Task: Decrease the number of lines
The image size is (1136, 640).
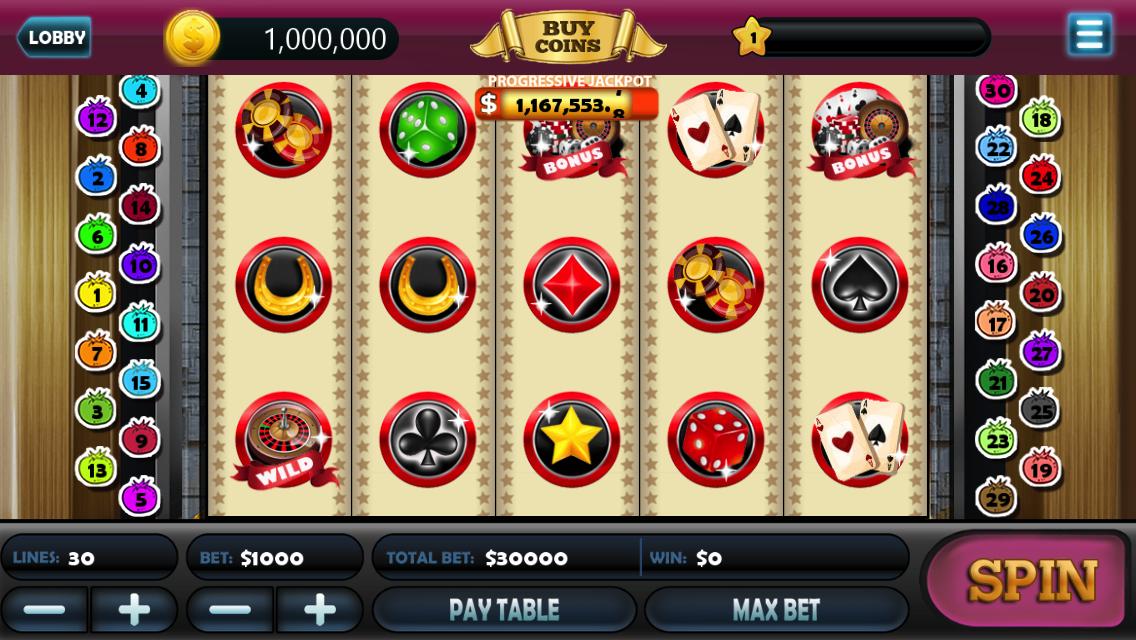Action: coord(44,609)
